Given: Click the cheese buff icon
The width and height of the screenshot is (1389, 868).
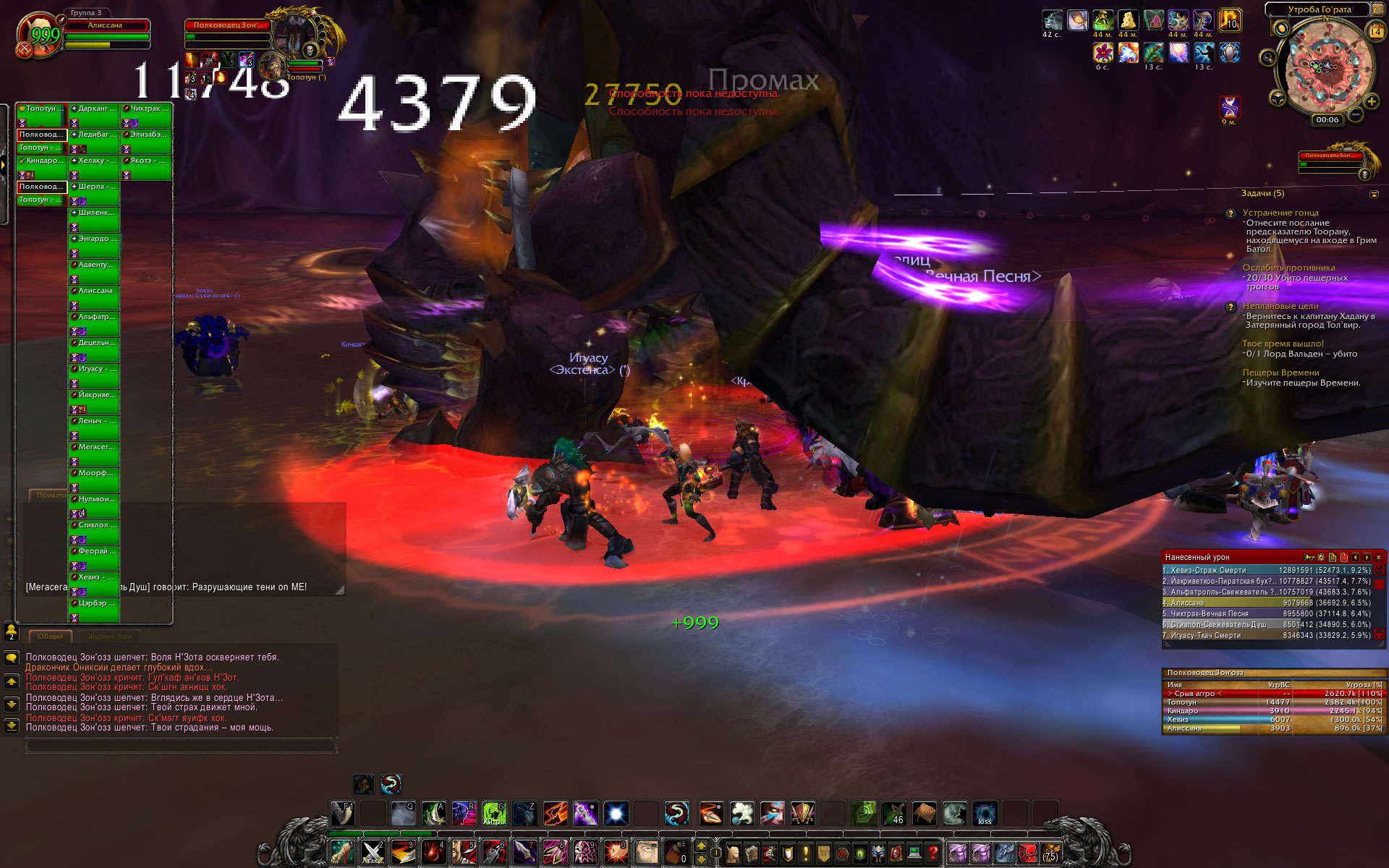Looking at the screenshot, I should pyautogui.click(x=1128, y=20).
